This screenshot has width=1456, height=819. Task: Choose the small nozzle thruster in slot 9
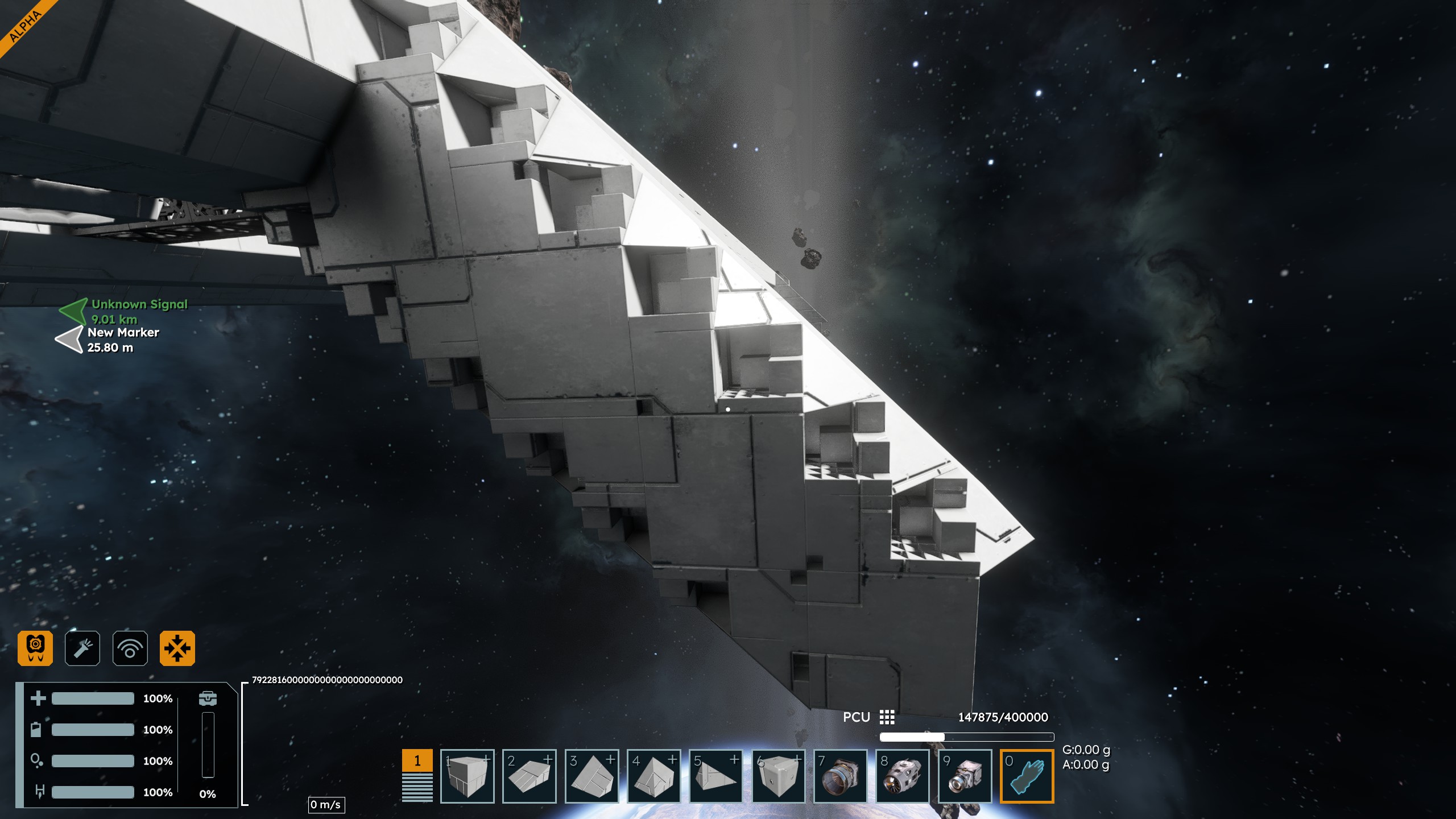(x=965, y=776)
